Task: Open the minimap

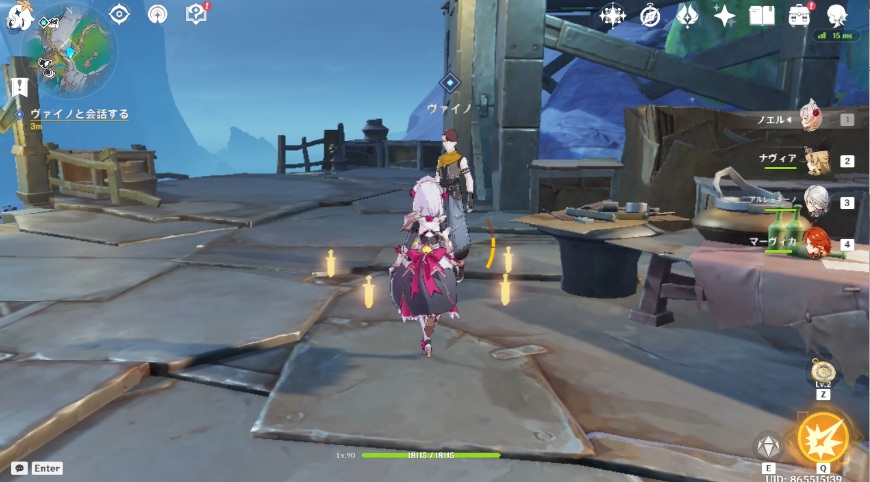Action: 69,48
